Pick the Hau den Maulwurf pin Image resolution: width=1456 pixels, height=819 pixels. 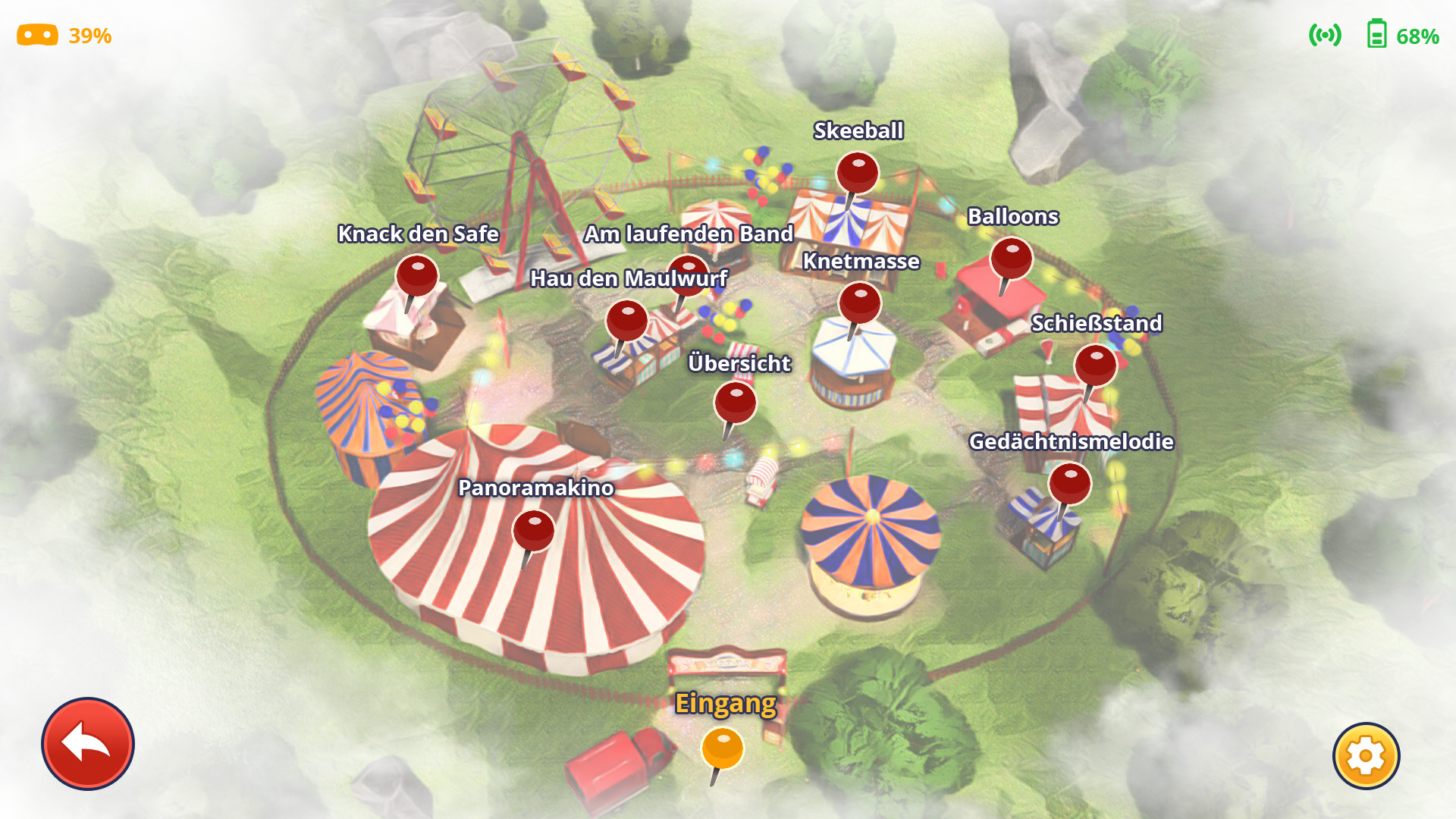[x=627, y=322]
